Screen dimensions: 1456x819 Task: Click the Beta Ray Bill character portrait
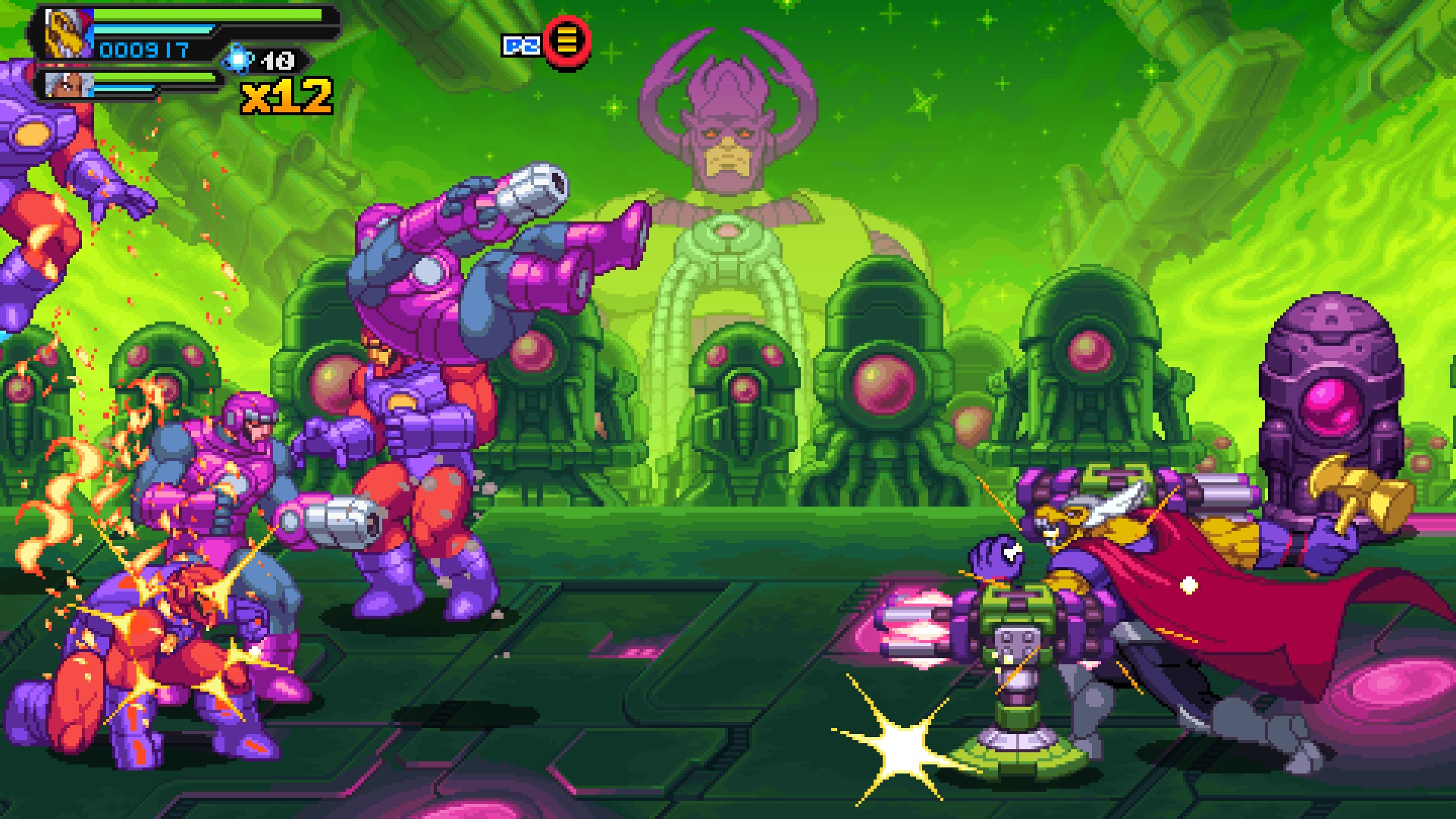[x=66, y=34]
